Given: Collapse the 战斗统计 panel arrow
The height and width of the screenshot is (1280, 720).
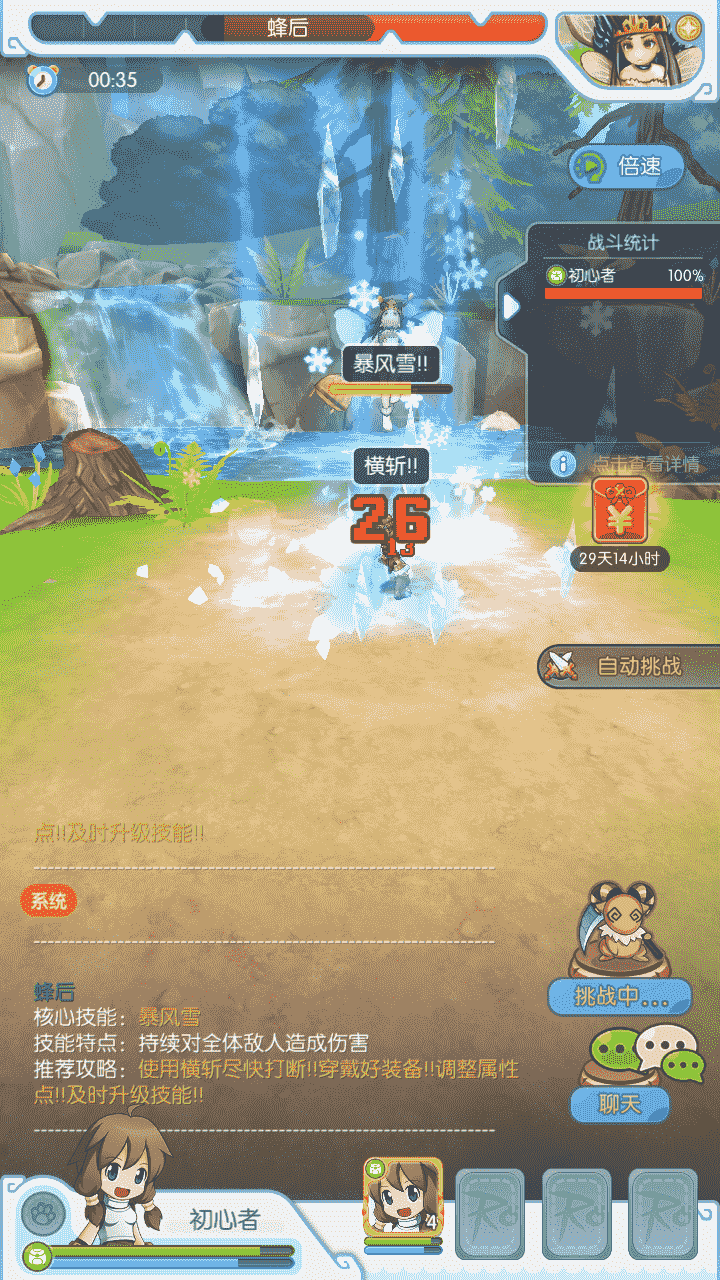Looking at the screenshot, I should pyautogui.click(x=511, y=306).
